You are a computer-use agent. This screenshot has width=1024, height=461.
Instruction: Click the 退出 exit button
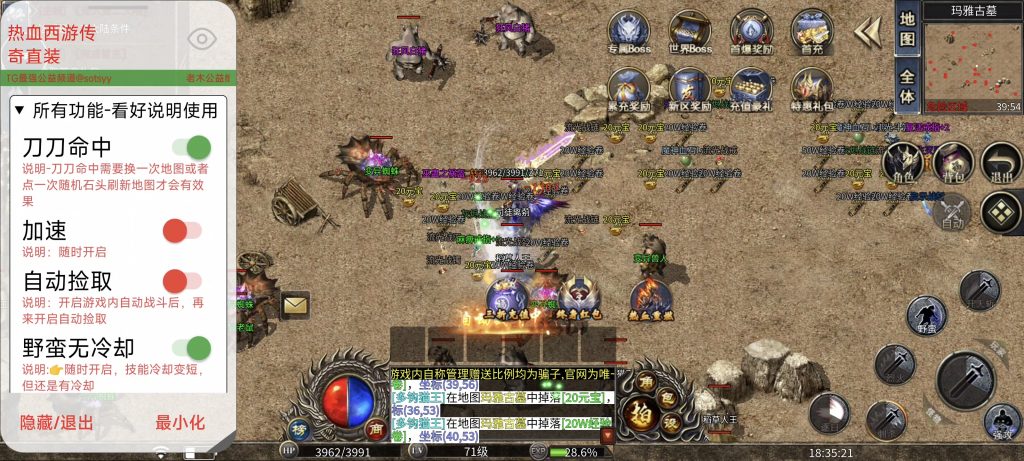click(x=1000, y=165)
